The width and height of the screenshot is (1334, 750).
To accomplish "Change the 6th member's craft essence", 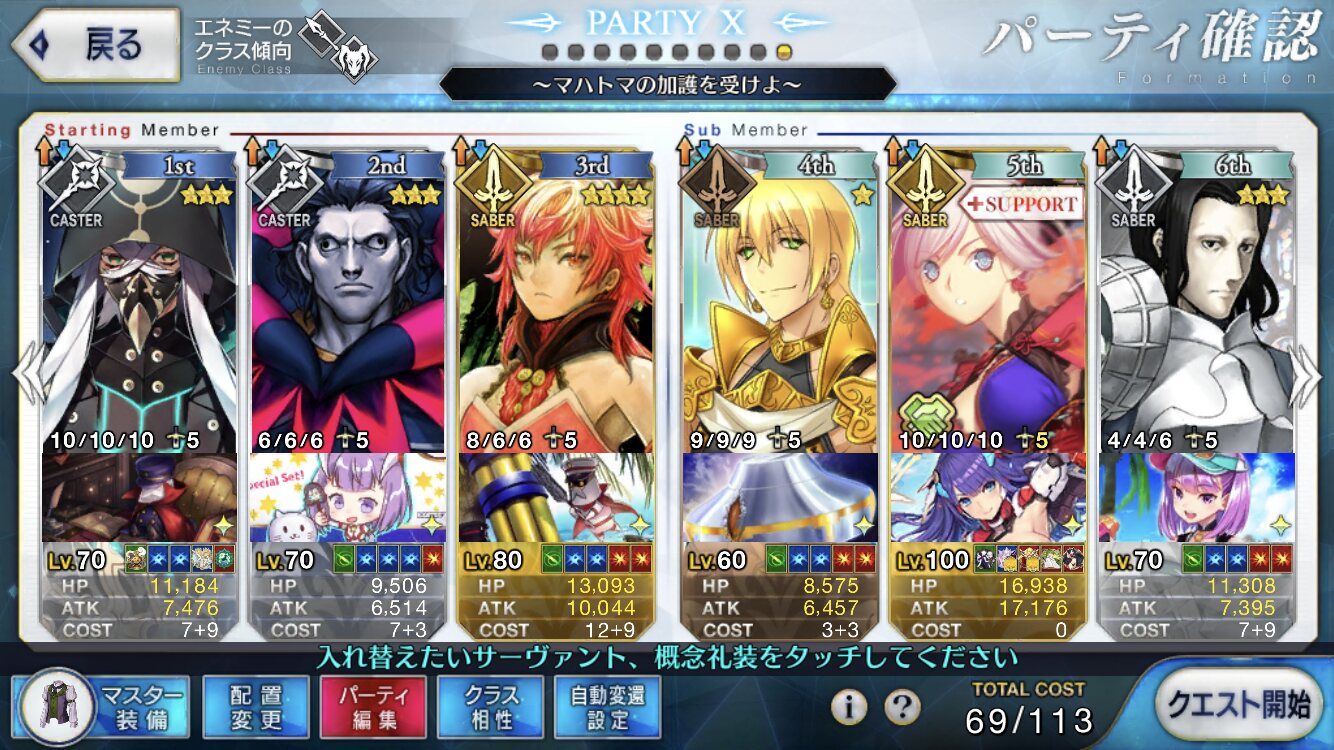I will point(1195,497).
